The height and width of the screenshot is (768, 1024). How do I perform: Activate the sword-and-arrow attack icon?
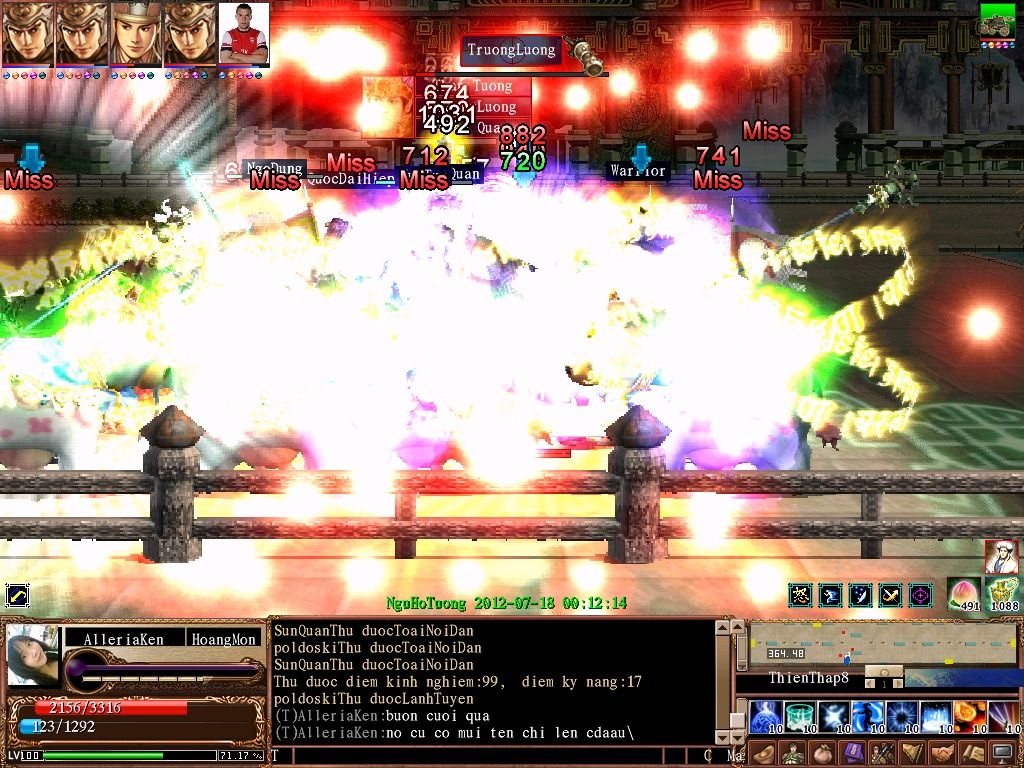click(x=890, y=596)
